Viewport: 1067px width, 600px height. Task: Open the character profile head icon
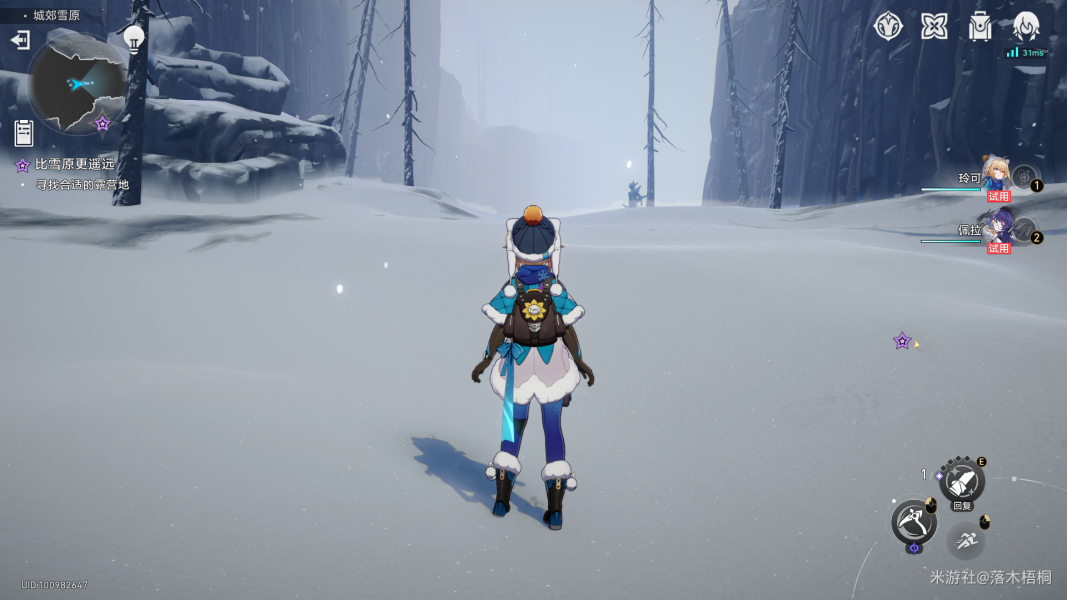point(1026,27)
